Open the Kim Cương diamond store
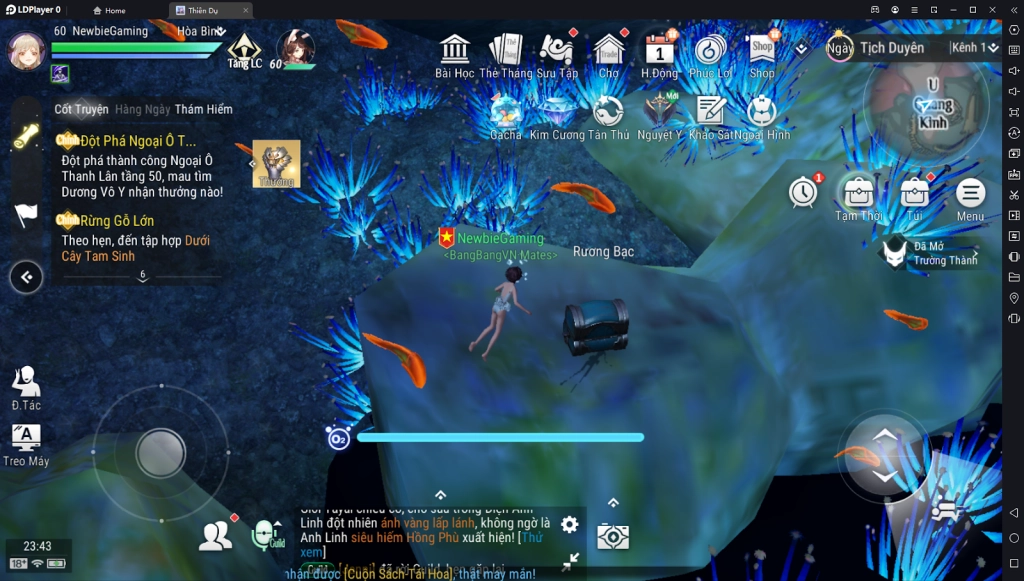Screen dimensions: 1024x581 coord(557,114)
